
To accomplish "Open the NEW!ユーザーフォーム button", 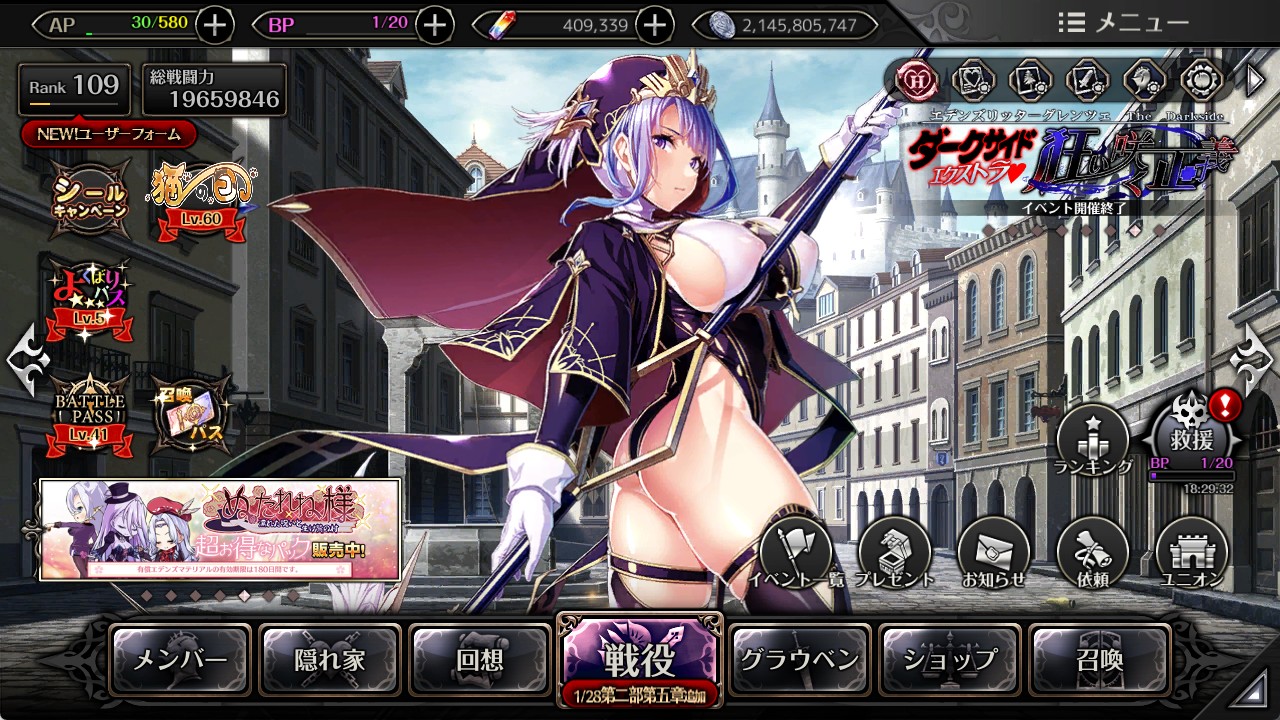I will tap(108, 133).
